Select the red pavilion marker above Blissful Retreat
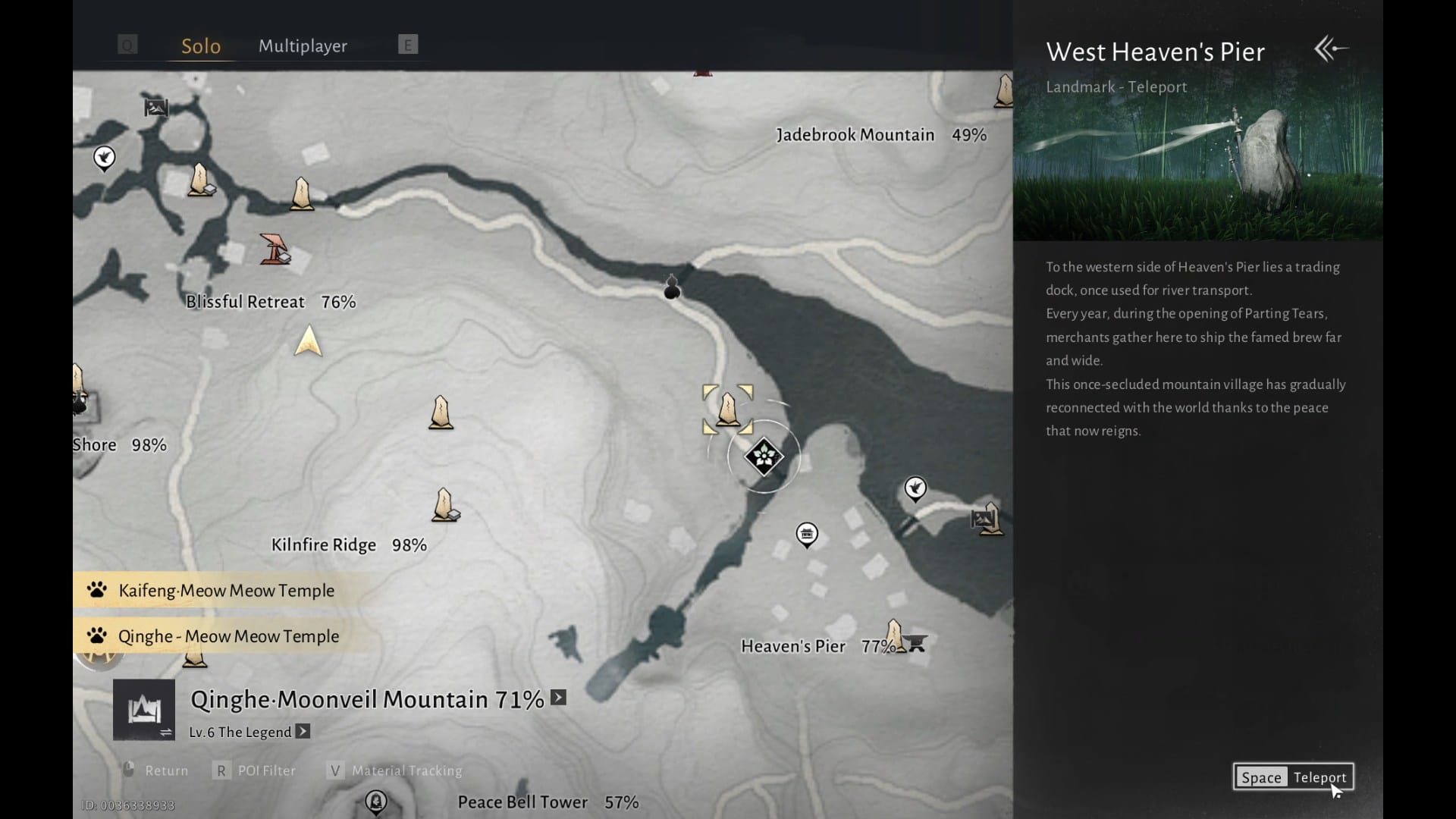The image size is (1456, 819). tap(275, 249)
